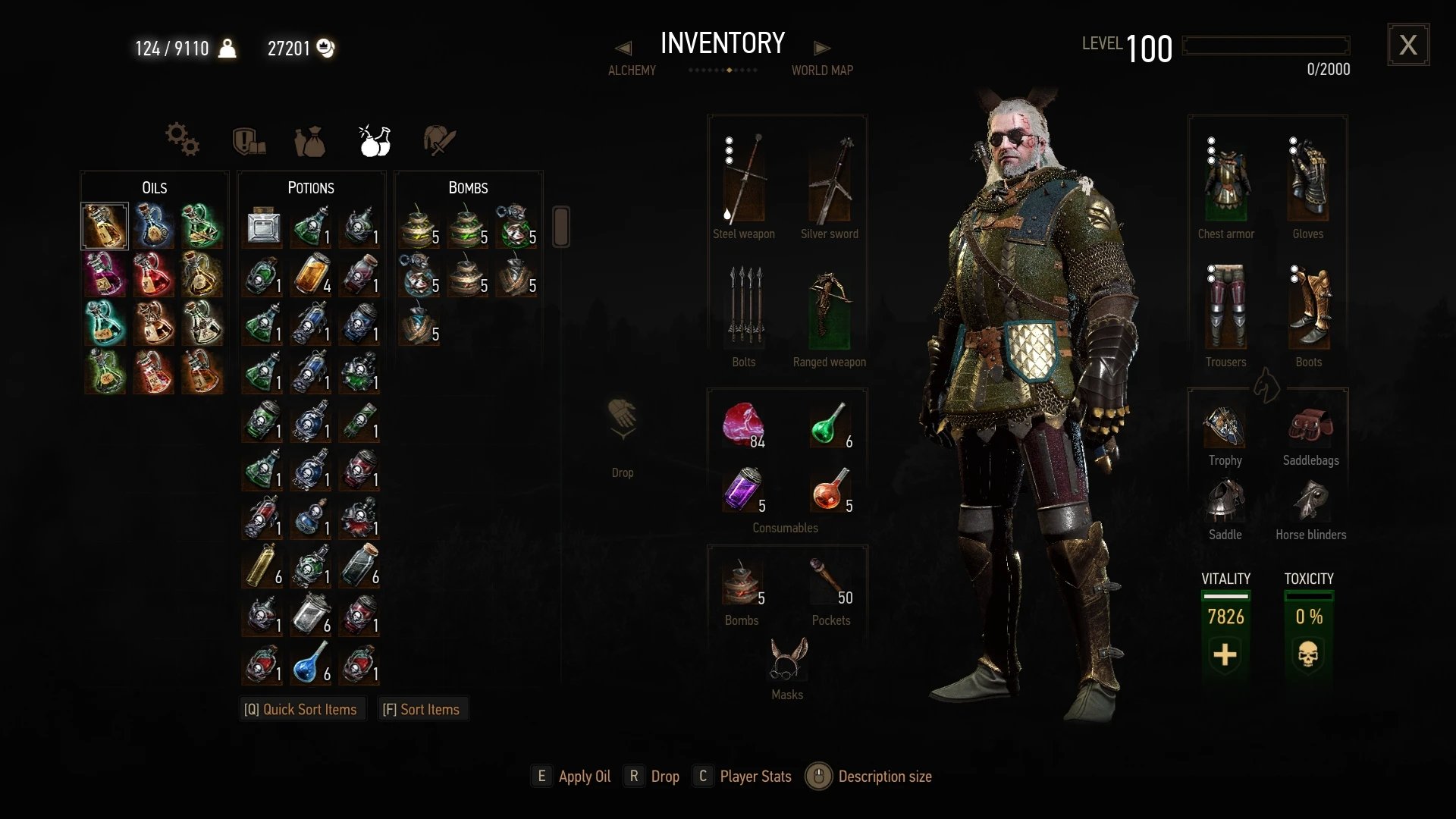Image resolution: width=1456 pixels, height=819 pixels.
Task: Switch to the Alchemy panel
Action: 632,70
